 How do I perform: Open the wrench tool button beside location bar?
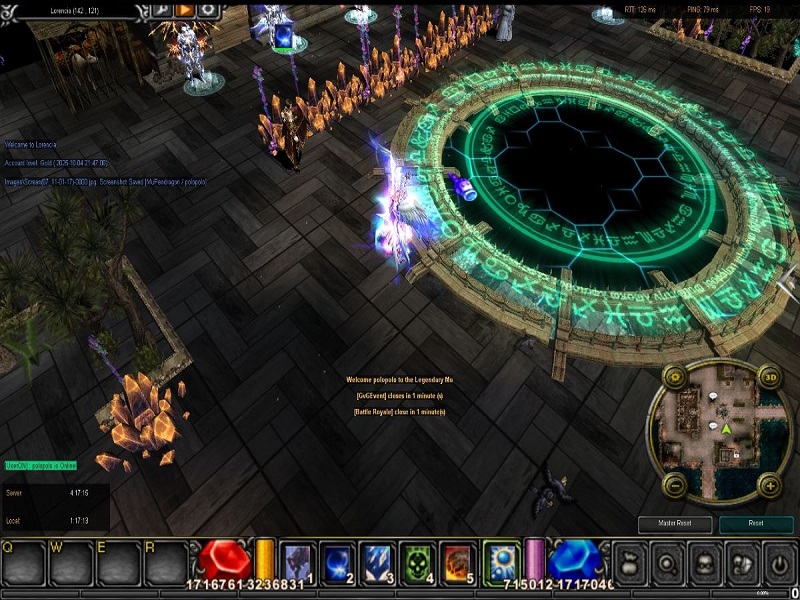(161, 9)
